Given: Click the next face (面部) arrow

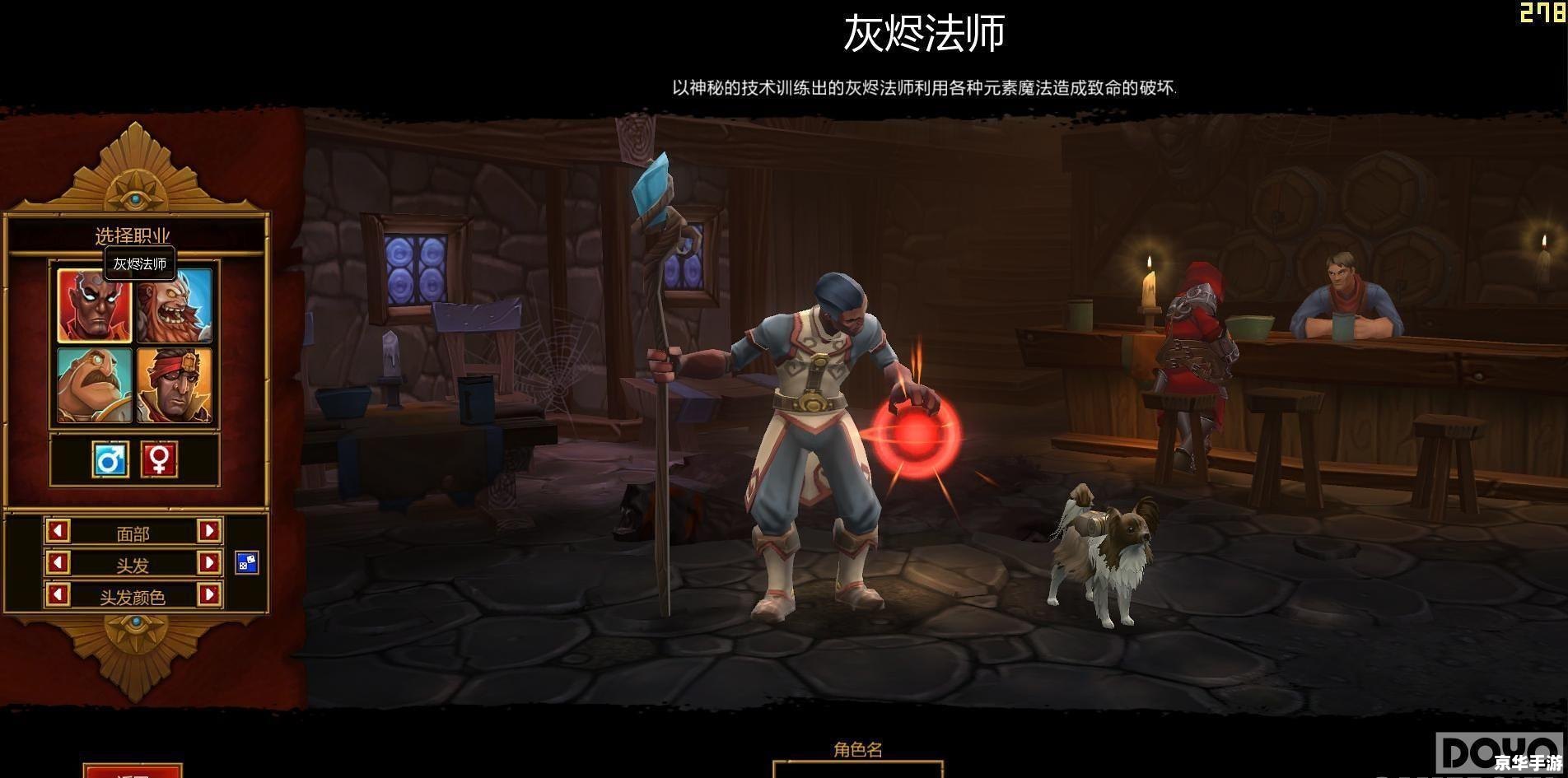Looking at the screenshot, I should (209, 531).
